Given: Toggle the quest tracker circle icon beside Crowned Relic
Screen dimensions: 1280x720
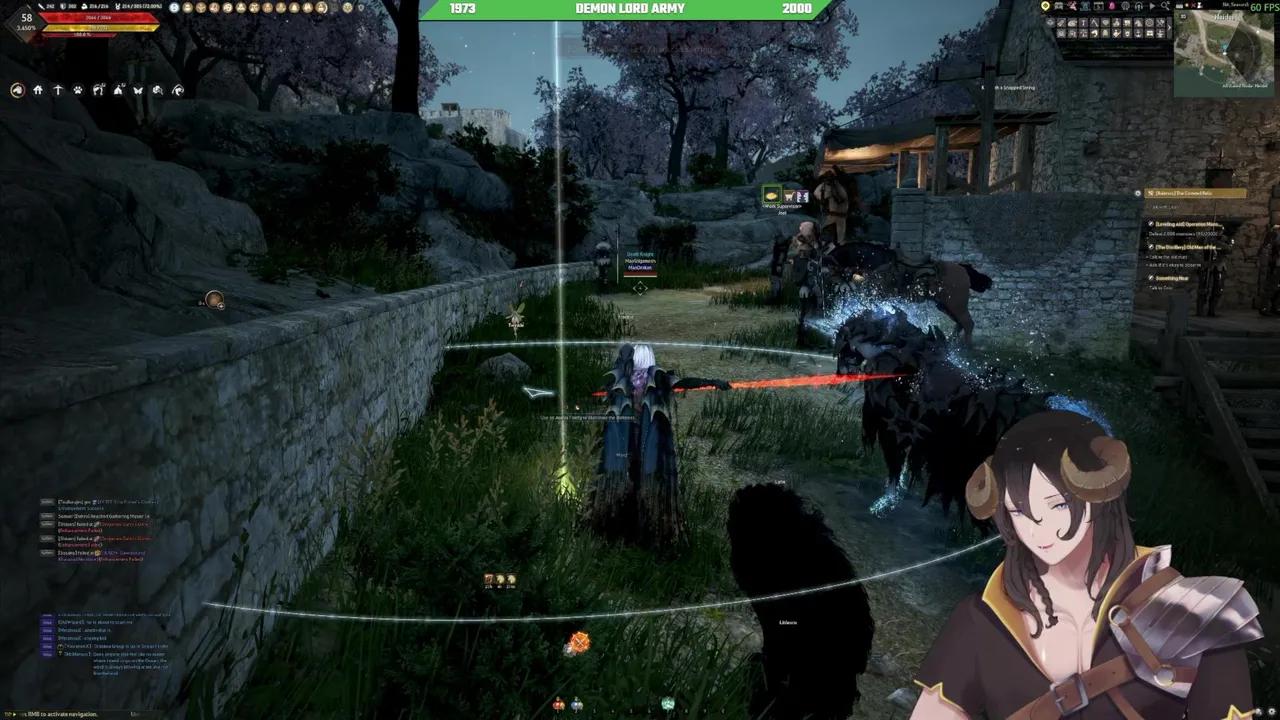Looking at the screenshot, I should [x=1138, y=192].
